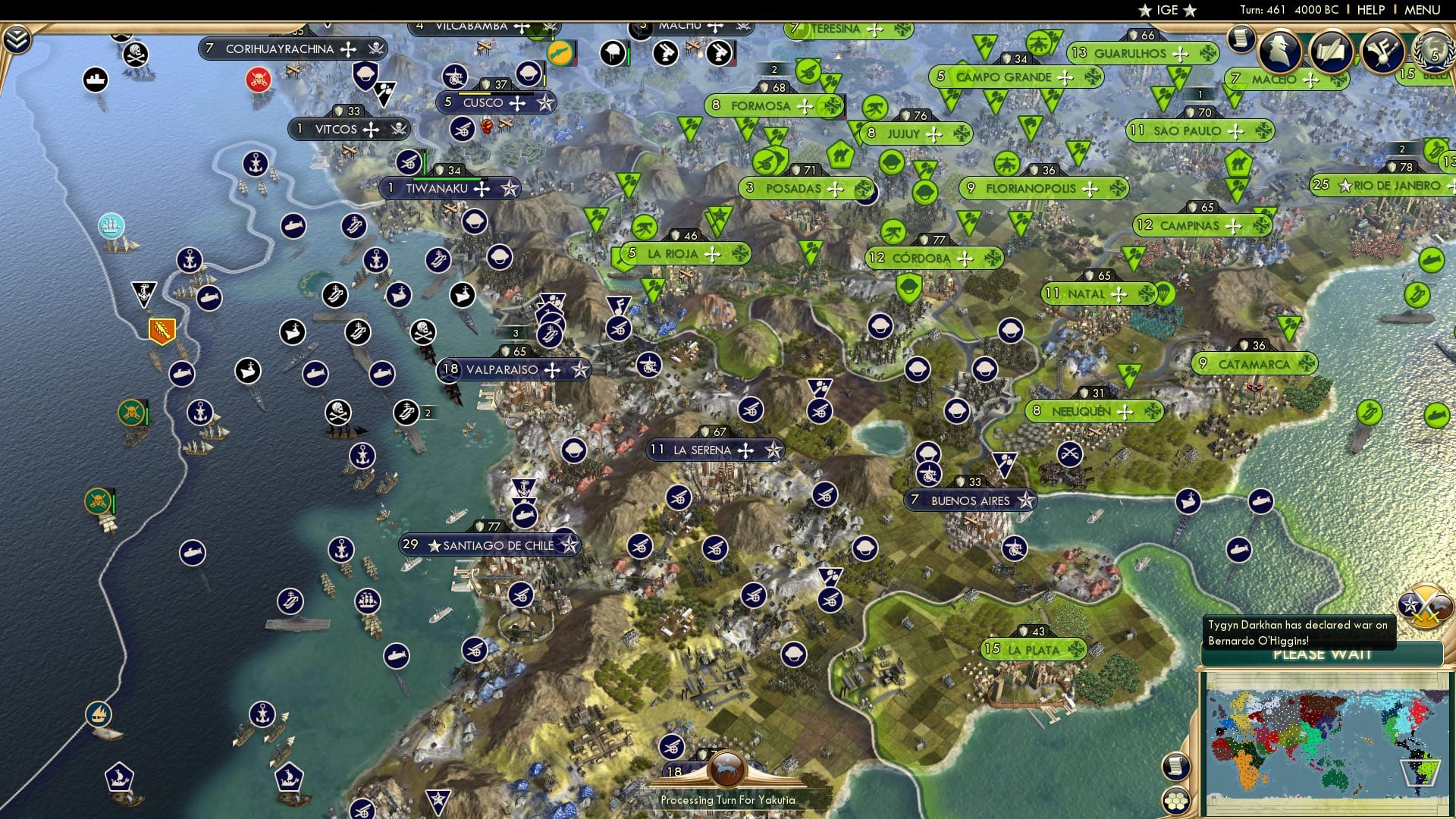This screenshot has width=1456, height=819.
Task: Select the map options scroll icon beside minimap
Action: pyautogui.click(x=1176, y=766)
